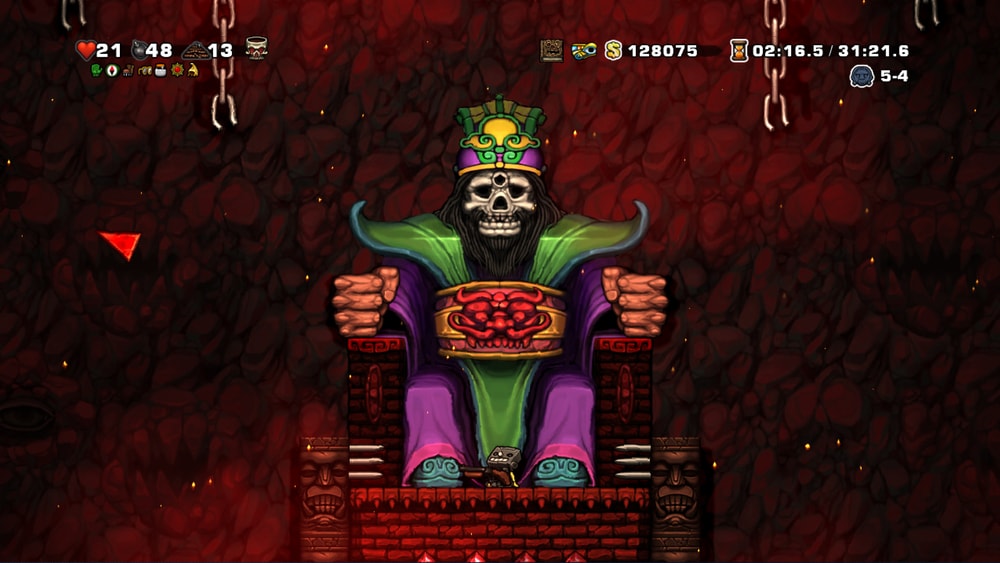Click the red gem sunburst icon
This screenshot has width=1000, height=563.
[x=177, y=70]
